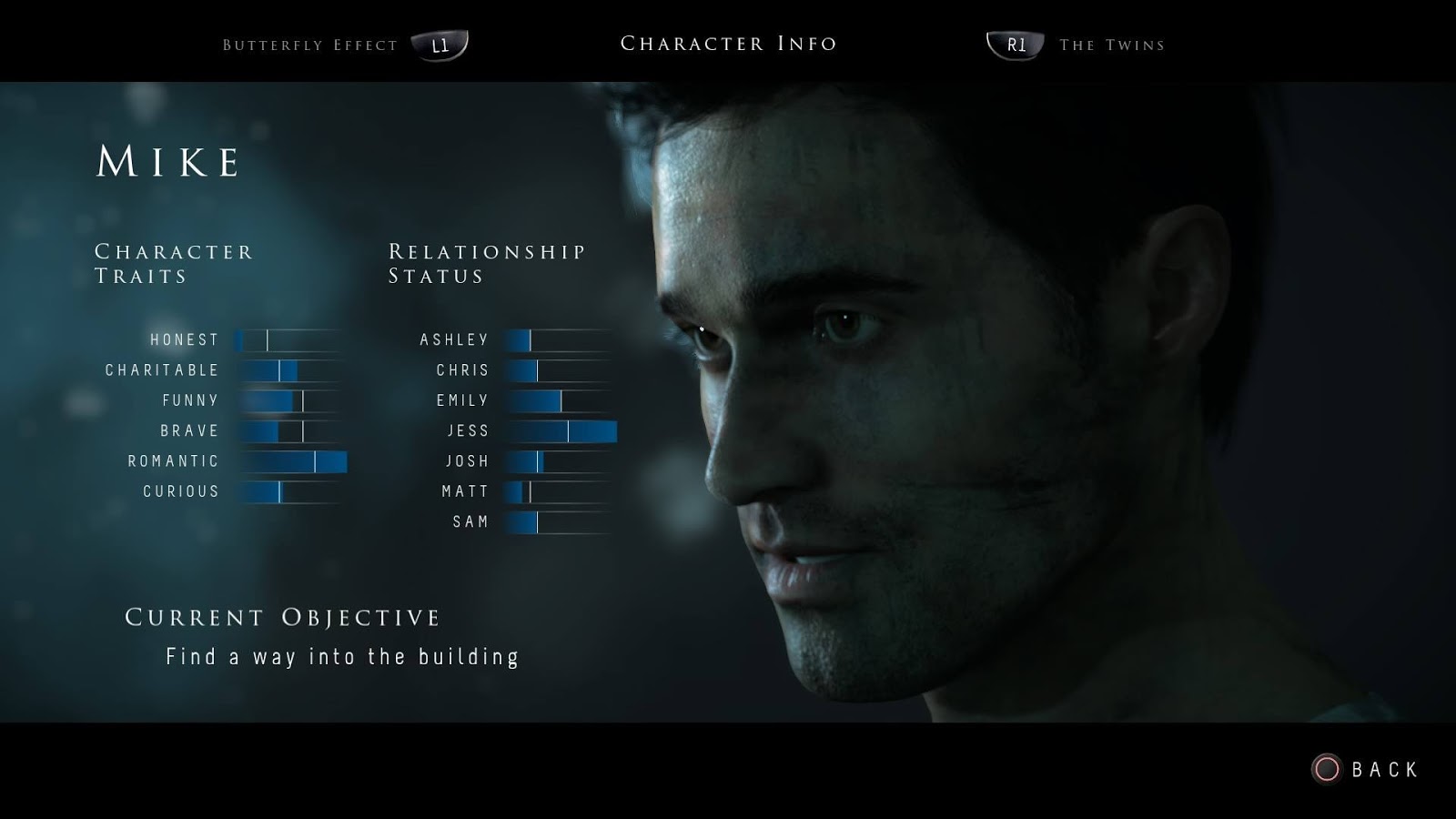This screenshot has width=1456, height=819.
Task: Click the R1 shoulder button icon
Action: click(1013, 45)
